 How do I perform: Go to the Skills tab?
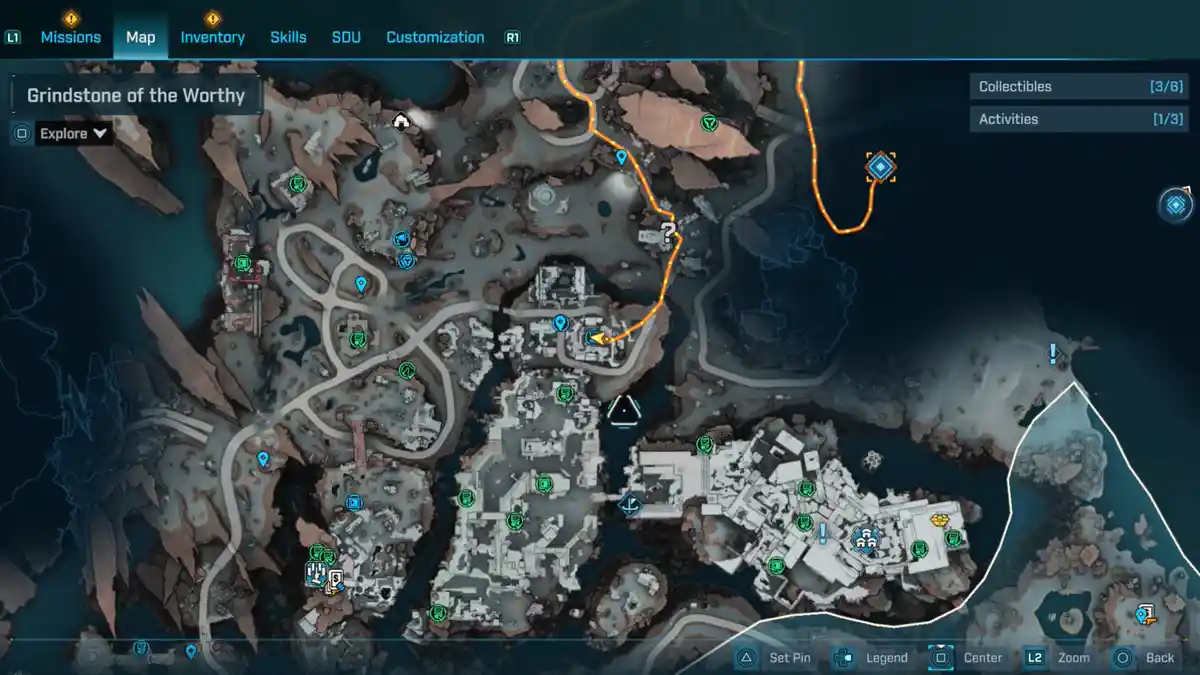click(x=288, y=37)
